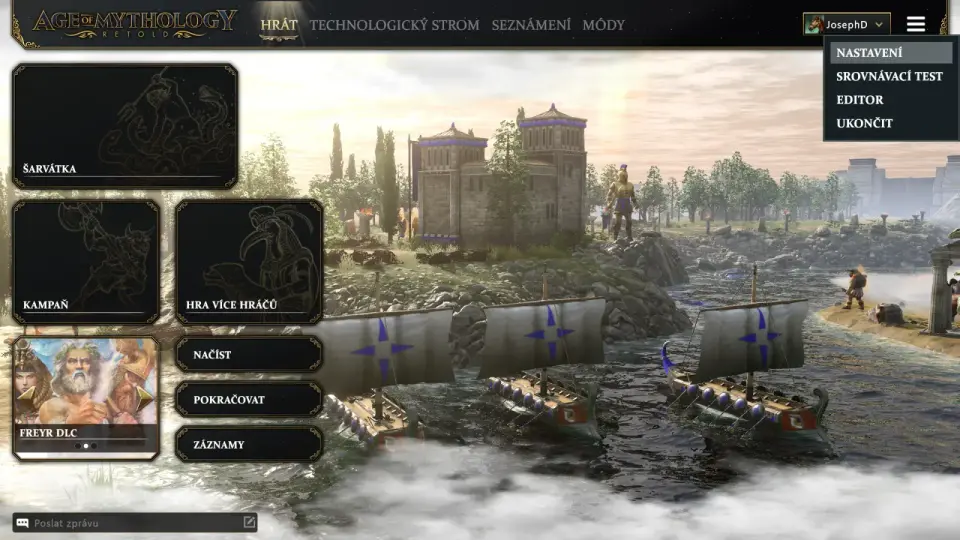Switch to the Hrát tab
The height and width of the screenshot is (540, 960).
(278, 25)
